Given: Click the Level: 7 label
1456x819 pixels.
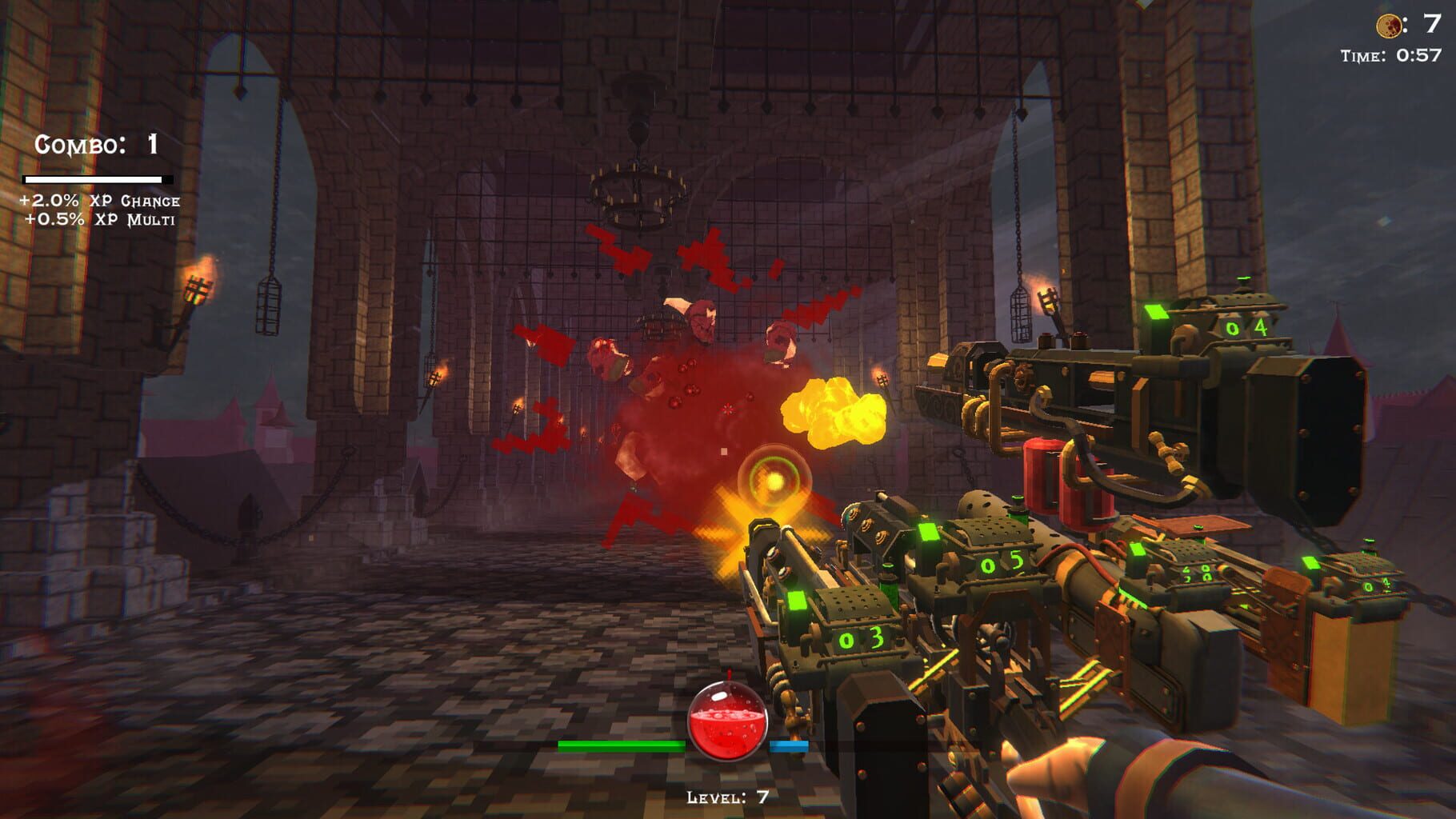Looking at the screenshot, I should pyautogui.click(x=726, y=797).
